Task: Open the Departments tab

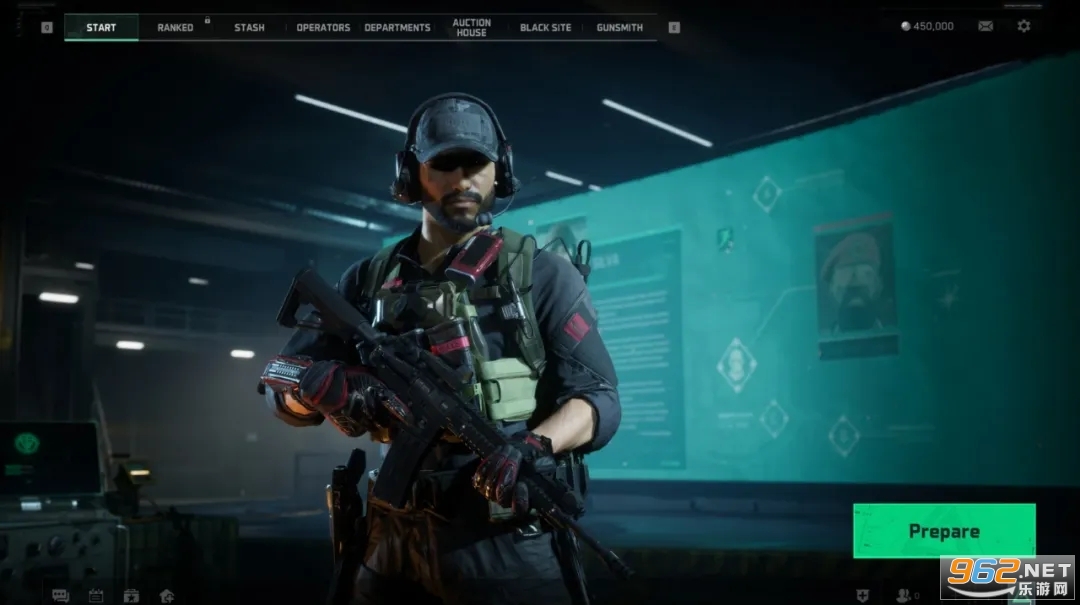Action: click(x=397, y=27)
